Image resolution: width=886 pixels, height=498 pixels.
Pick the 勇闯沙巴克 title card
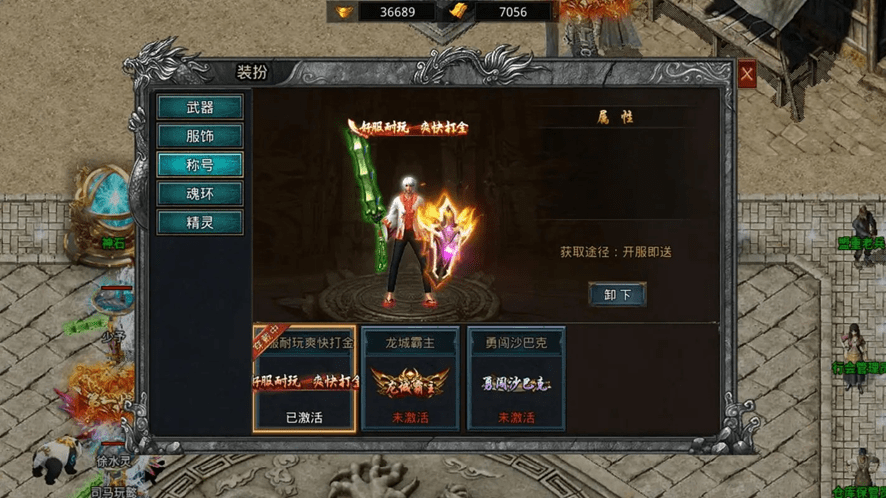pos(516,380)
